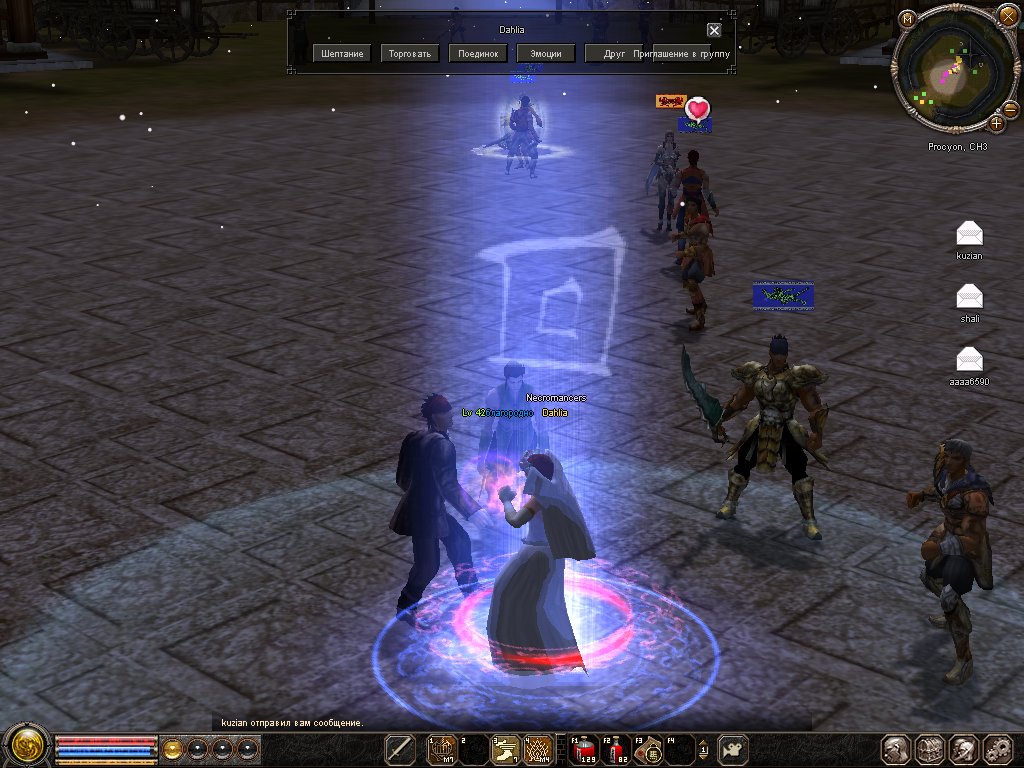Choose Приглашение в группу party invite
1024x768 pixels.
tap(681, 53)
